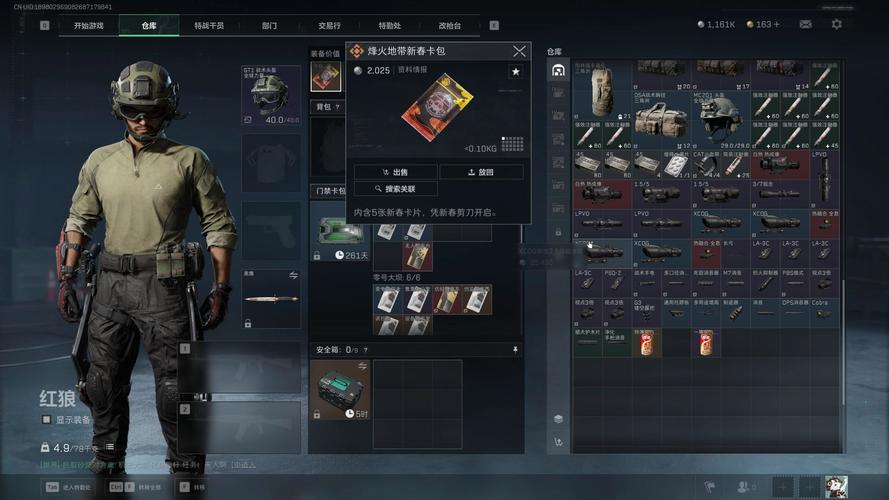
Task: Close the 烽火地带新春卡包 item popup
Action: click(x=519, y=51)
